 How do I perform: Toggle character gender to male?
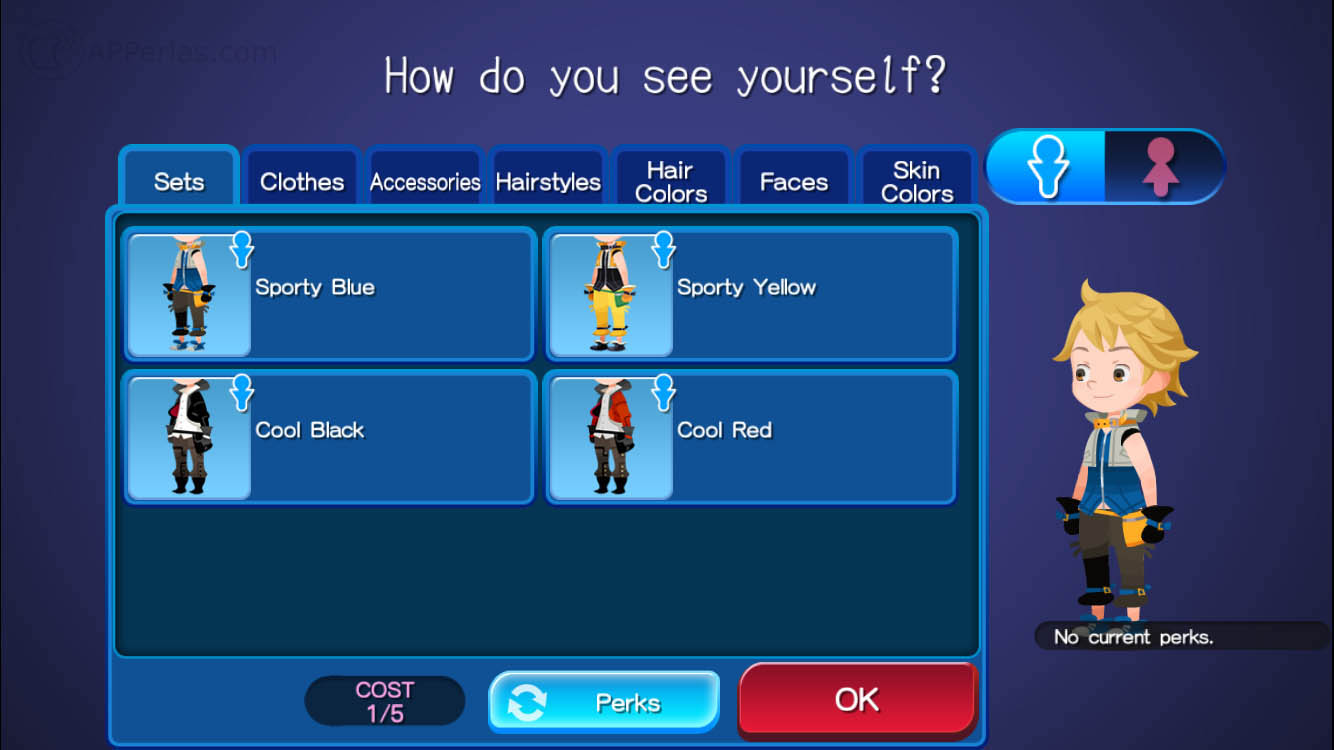1046,167
